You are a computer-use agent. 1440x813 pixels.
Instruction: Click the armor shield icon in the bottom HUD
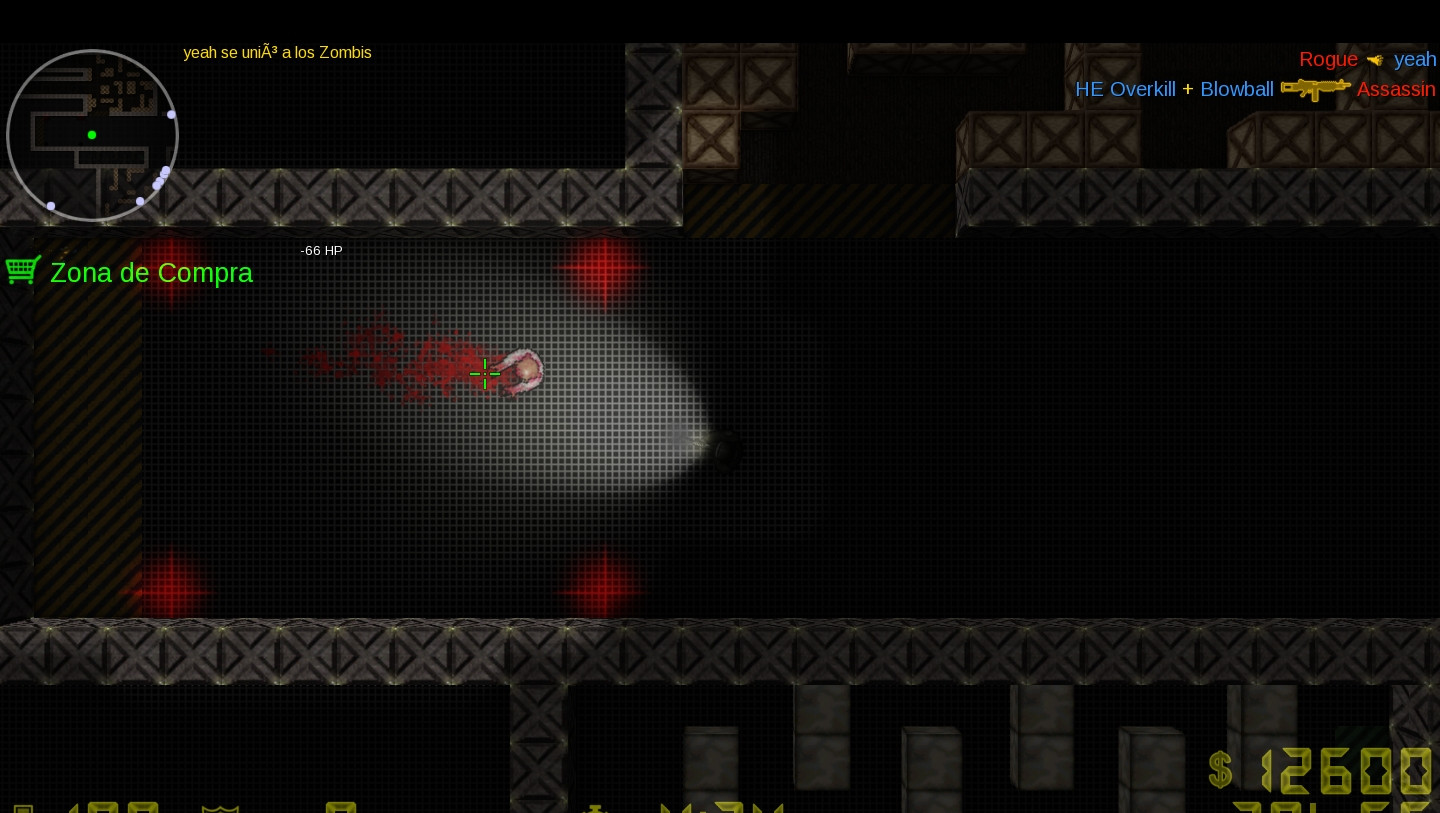220,808
